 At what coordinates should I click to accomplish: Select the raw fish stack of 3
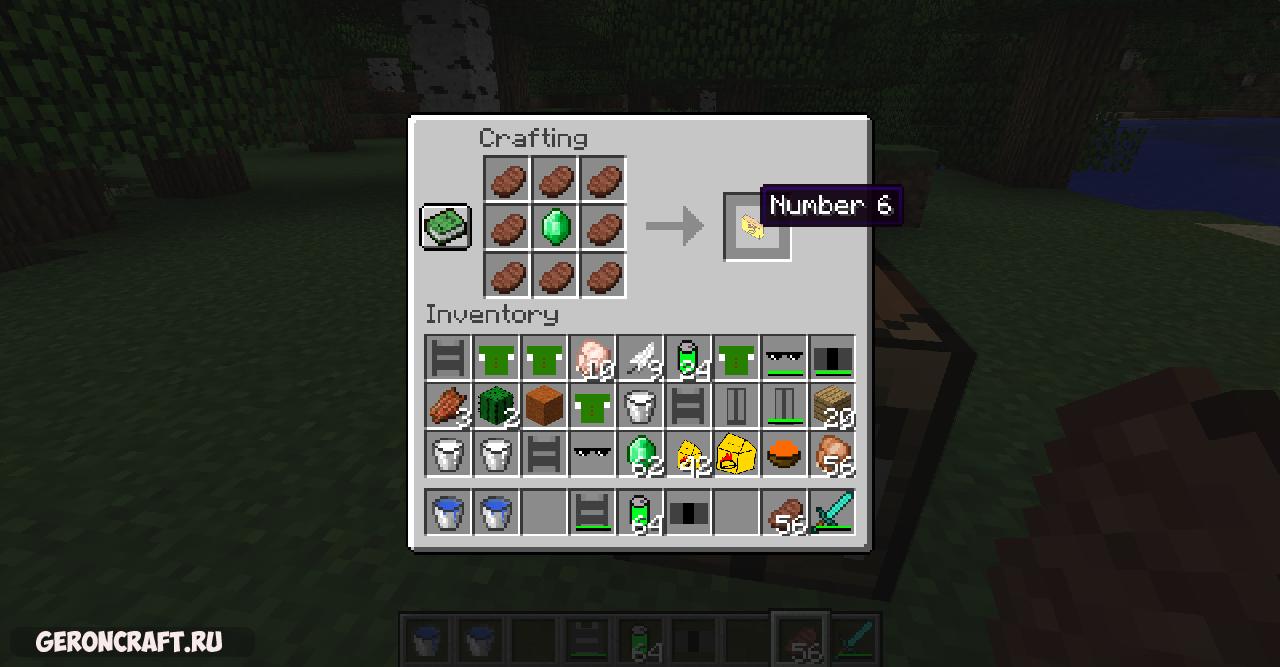pos(447,407)
